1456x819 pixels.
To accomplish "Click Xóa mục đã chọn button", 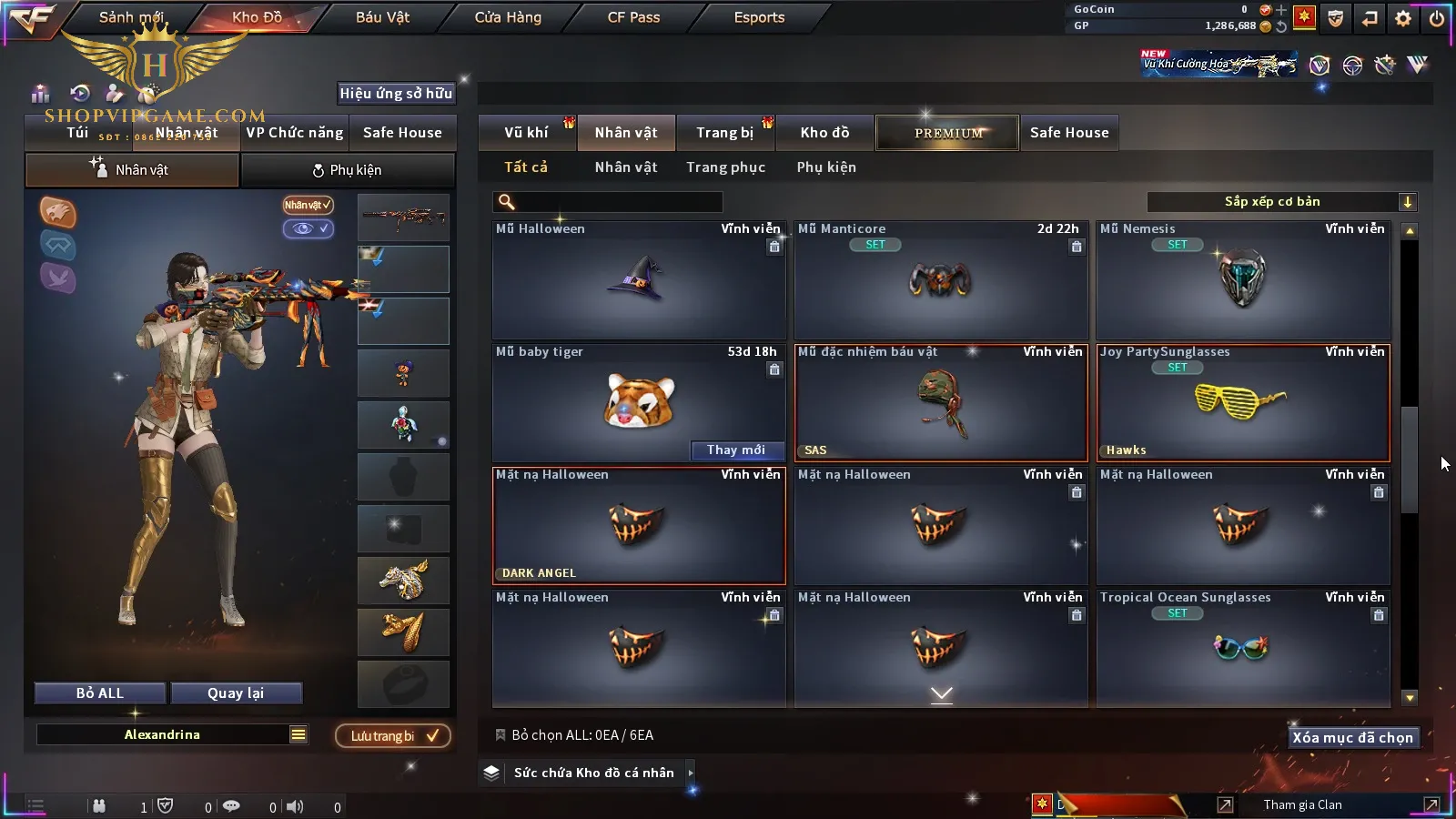I will pyautogui.click(x=1352, y=738).
